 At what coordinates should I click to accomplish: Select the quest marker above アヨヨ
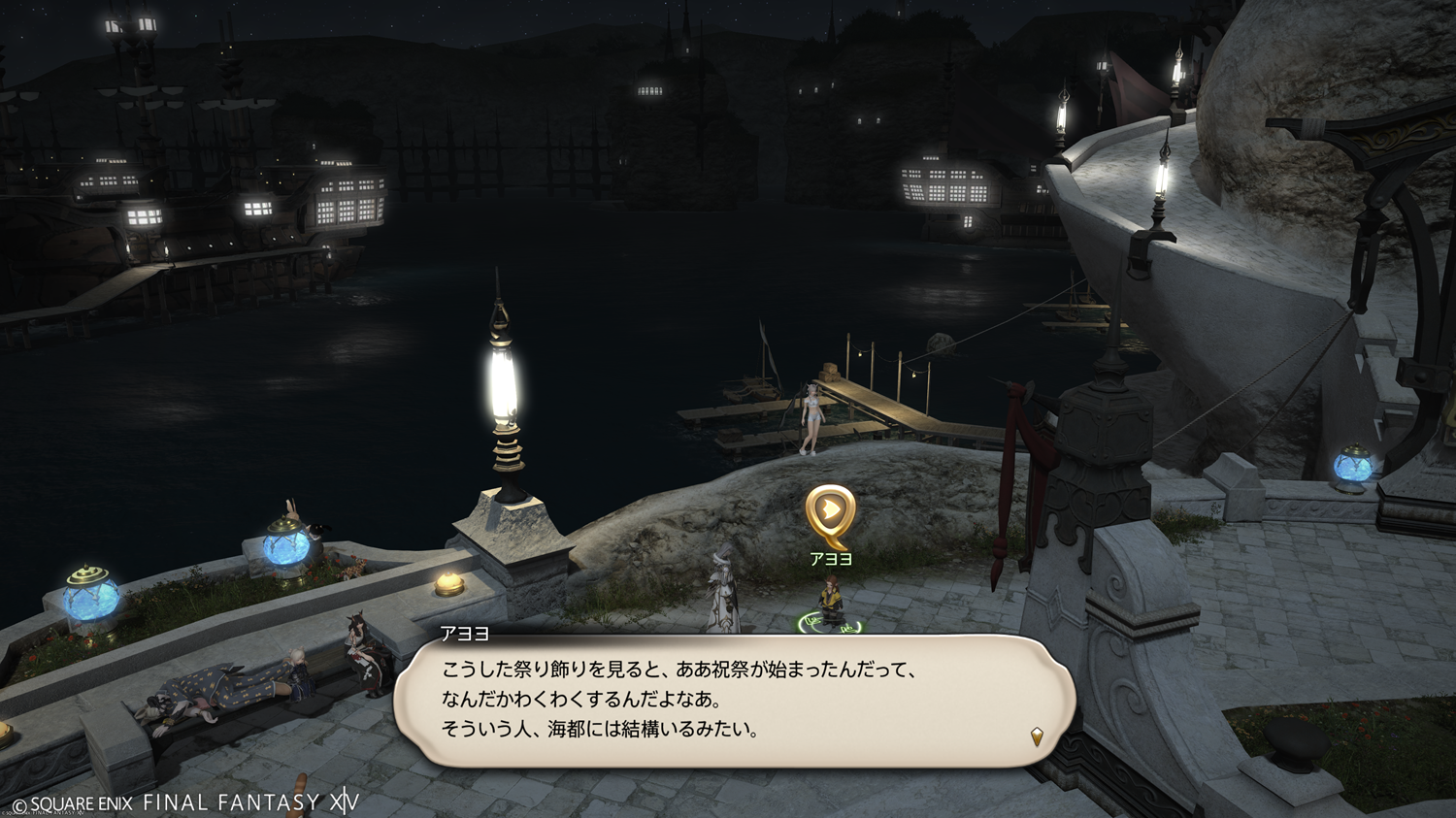point(830,512)
